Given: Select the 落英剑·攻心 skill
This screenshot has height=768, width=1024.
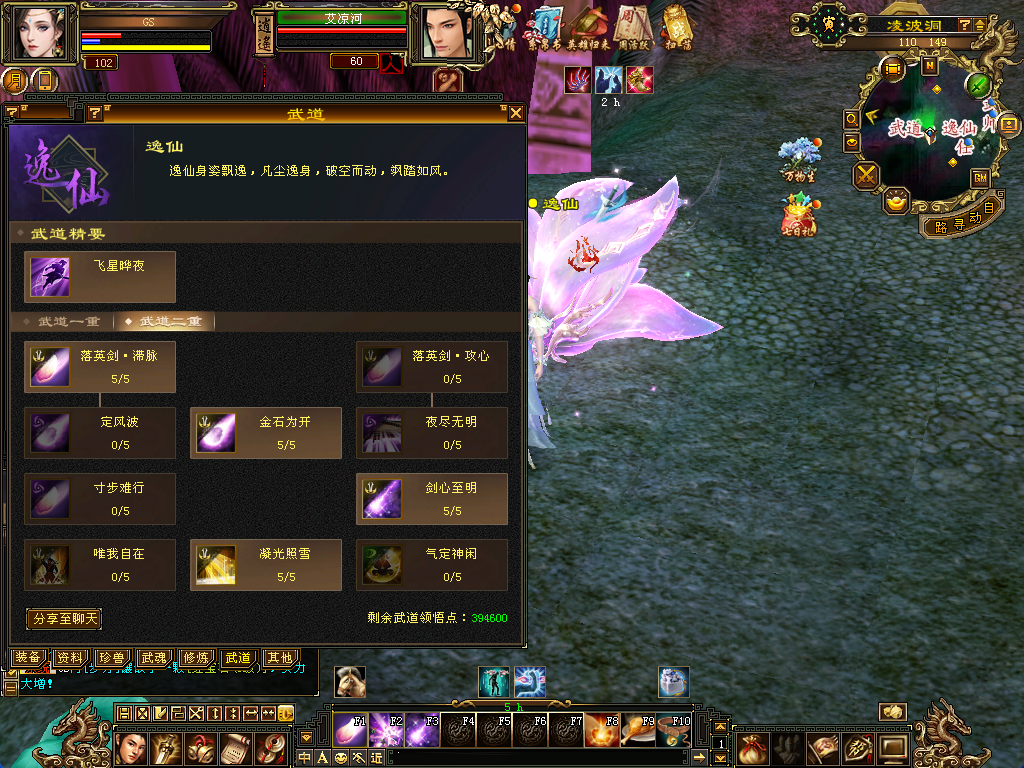Looking at the screenshot, I should [x=432, y=367].
